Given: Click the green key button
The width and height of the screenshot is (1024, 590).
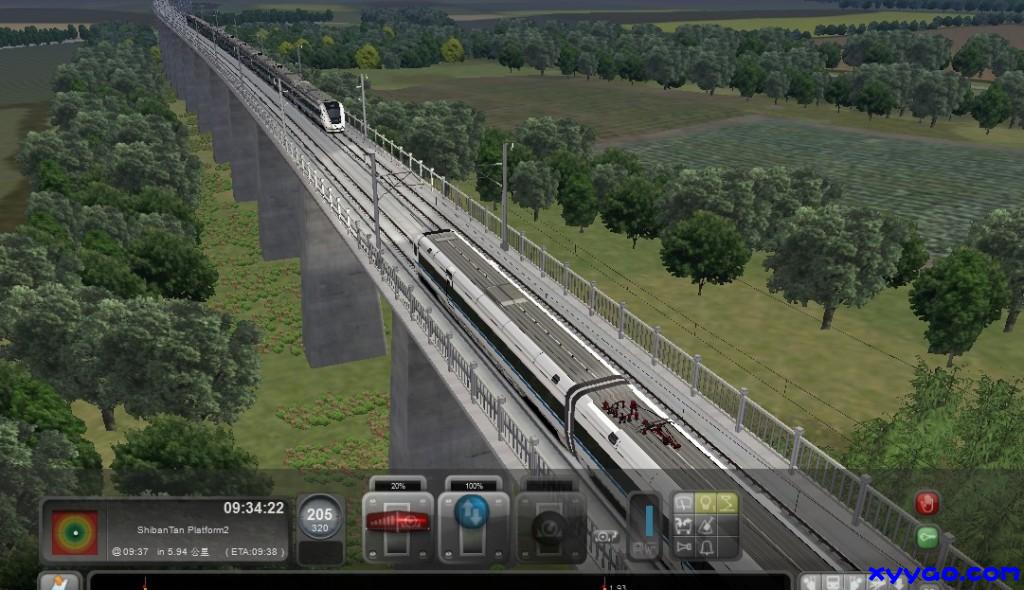Looking at the screenshot, I should tap(927, 537).
